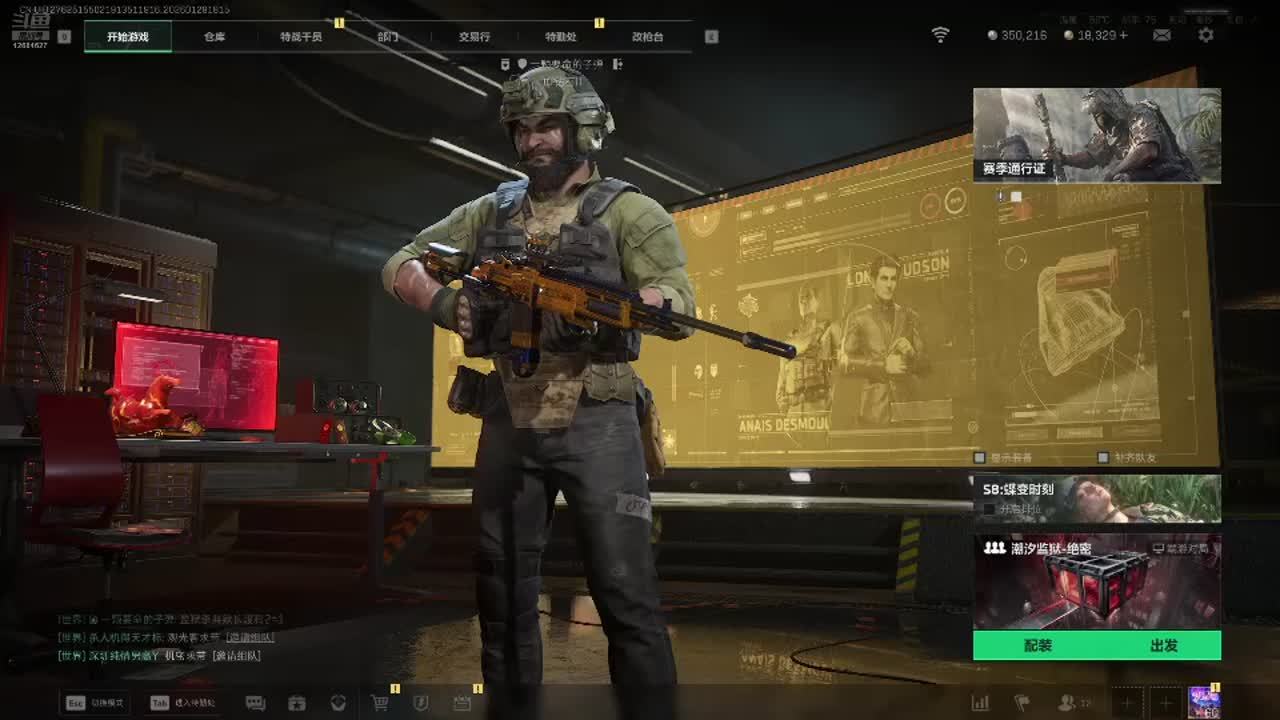Select the 潮汐监狱-绝密 map card
The image size is (1280, 720).
pos(1096,582)
